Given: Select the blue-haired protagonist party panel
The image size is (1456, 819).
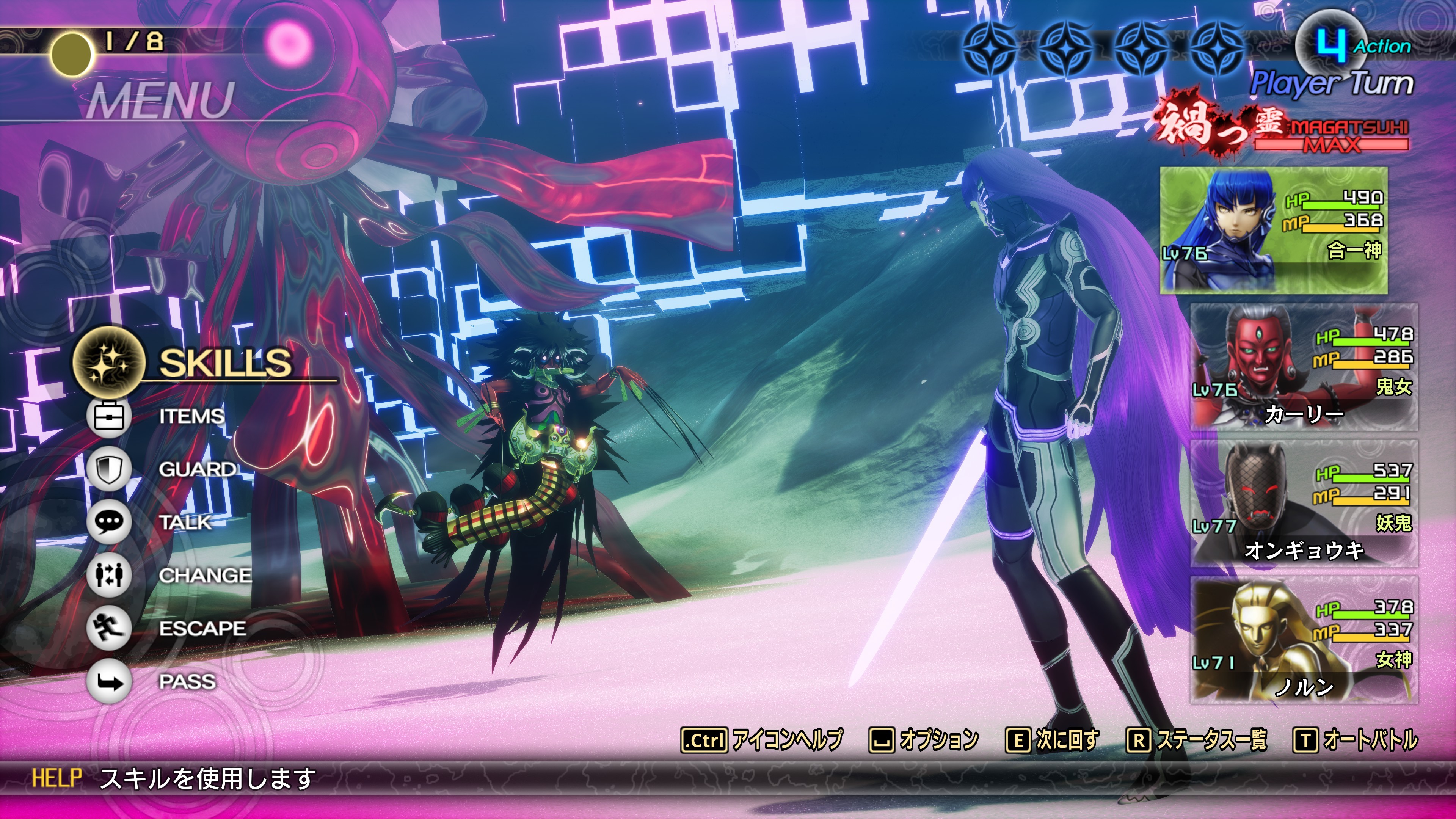Looking at the screenshot, I should coord(1274,231).
